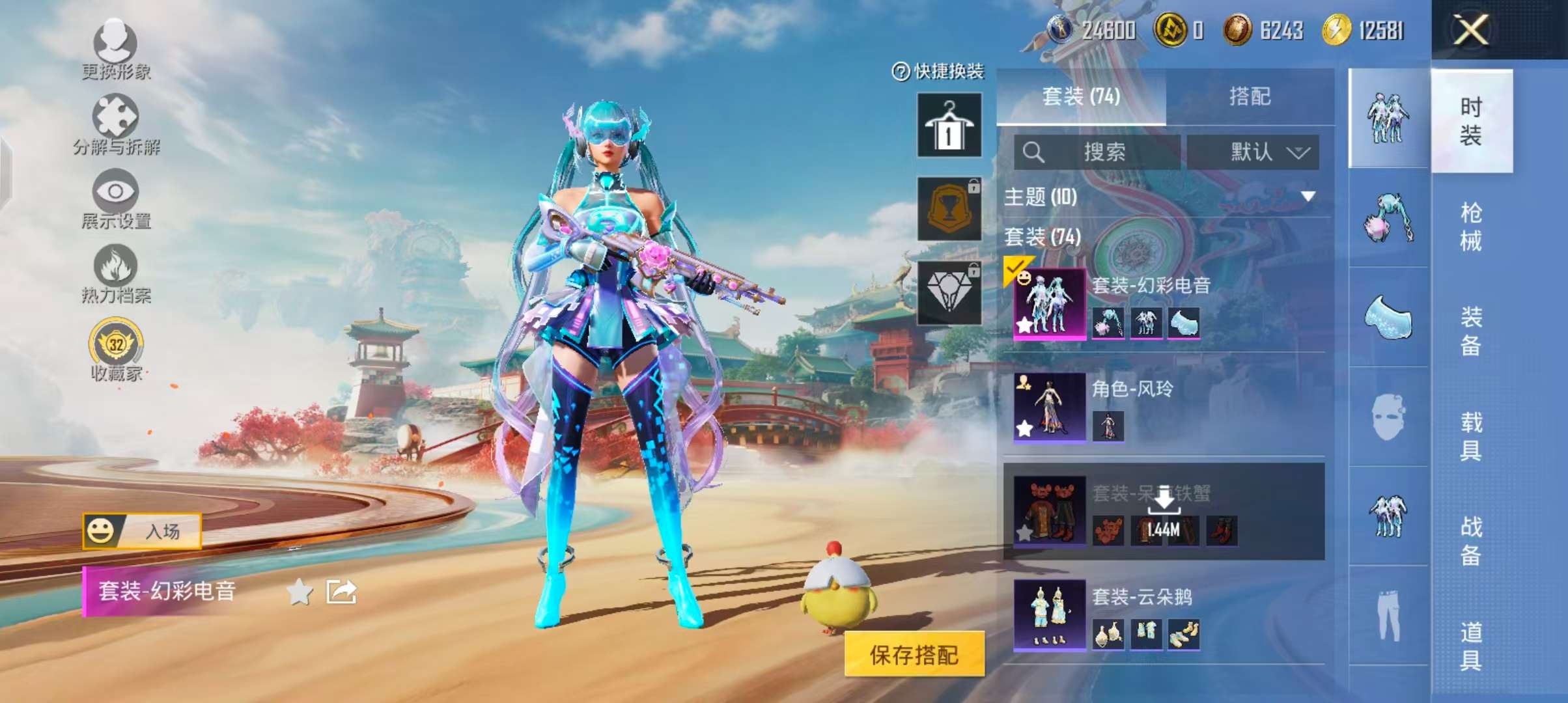Viewport: 1568px width, 703px height.
Task: Open the quick-change hanger slot icon
Action: coord(948,126)
